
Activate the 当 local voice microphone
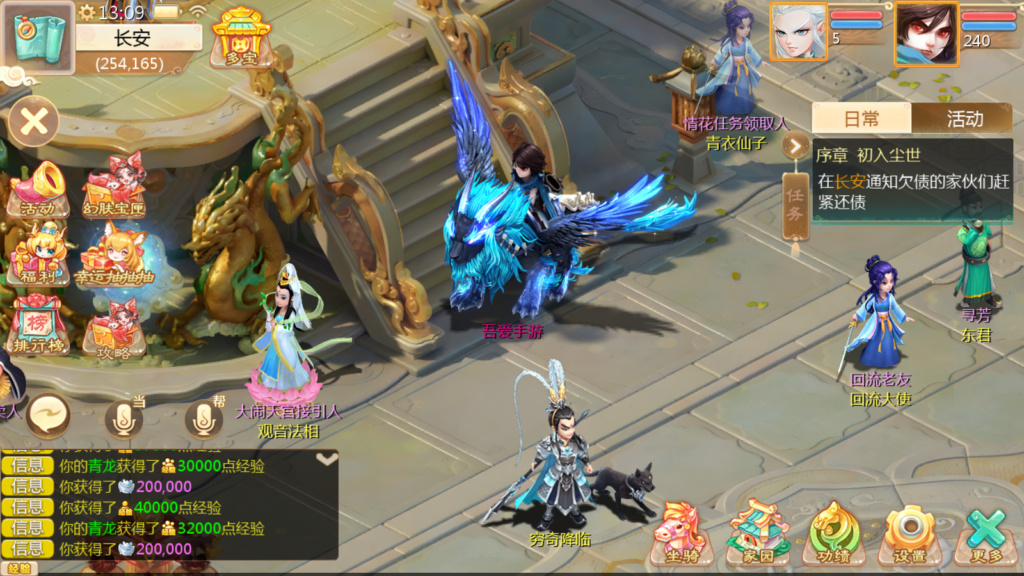(123, 418)
